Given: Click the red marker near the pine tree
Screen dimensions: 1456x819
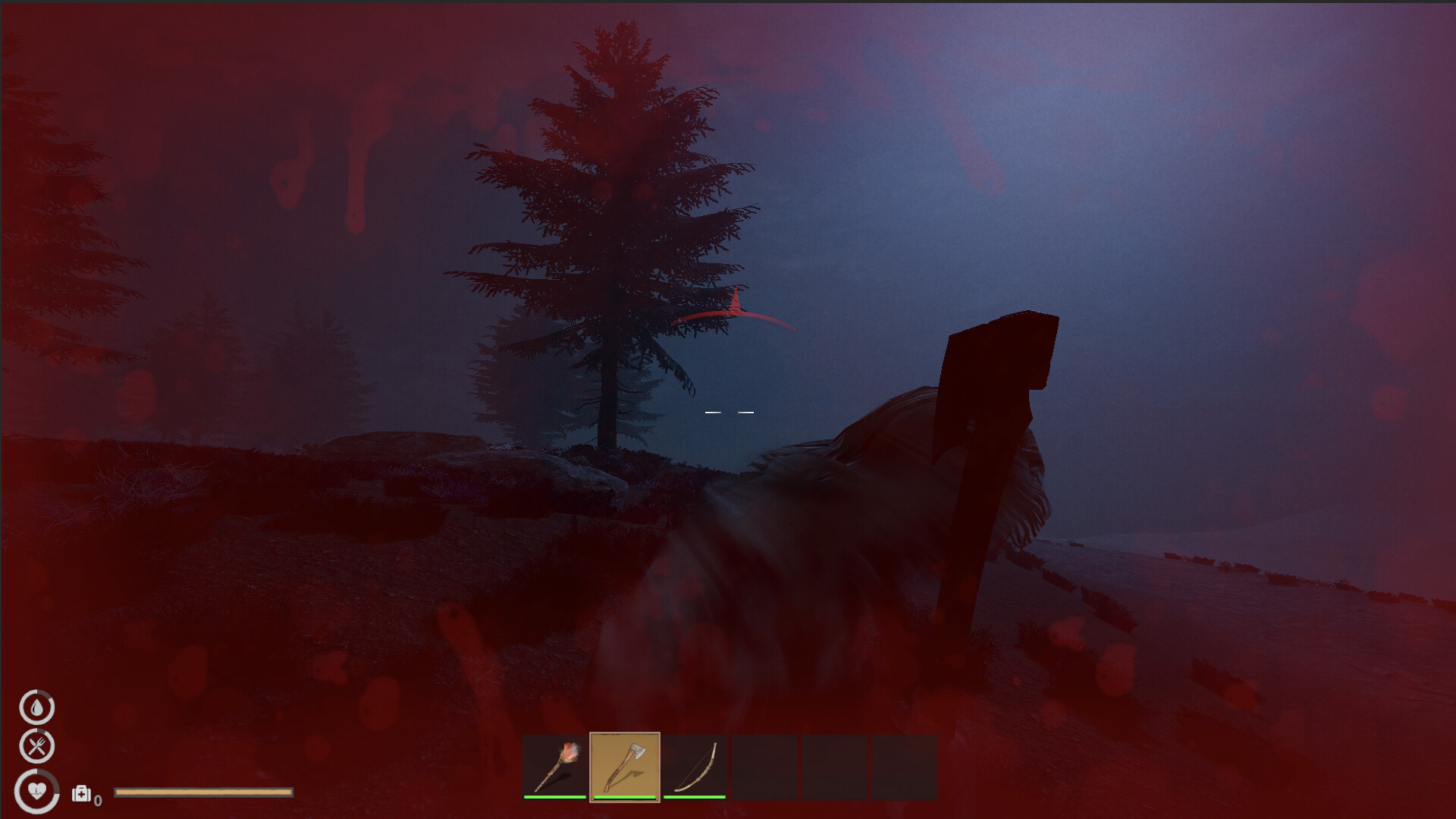Looking at the screenshot, I should 736,312.
